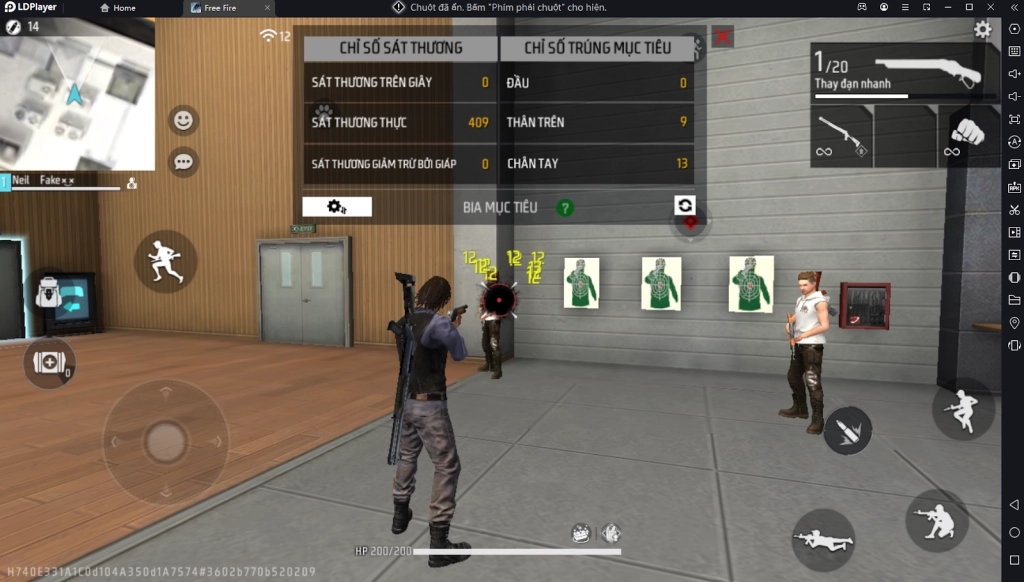
Task: Tap the crouch stance button
Action: coord(936,520)
